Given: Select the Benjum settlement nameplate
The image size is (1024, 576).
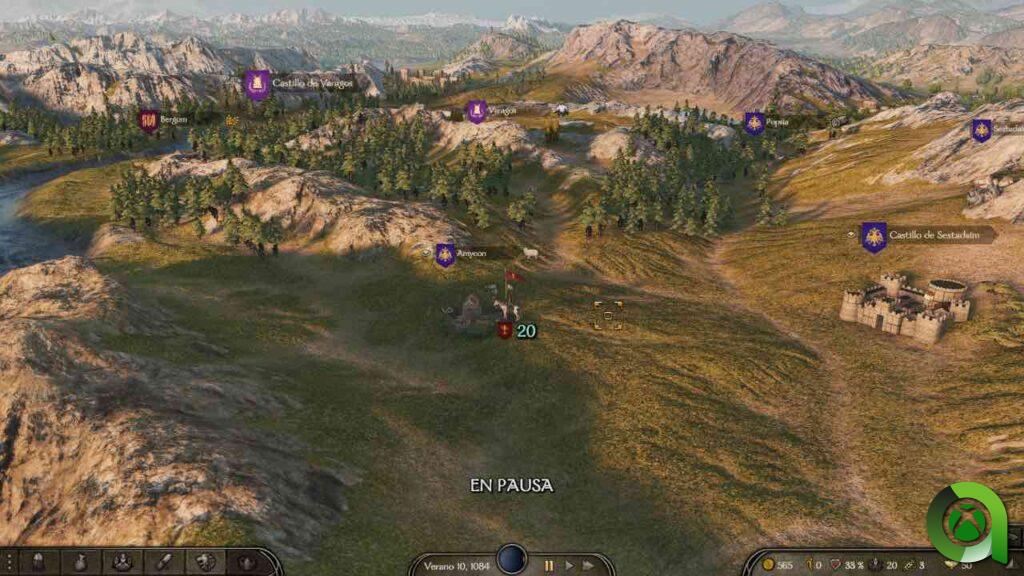Looking at the screenshot, I should [x=171, y=120].
